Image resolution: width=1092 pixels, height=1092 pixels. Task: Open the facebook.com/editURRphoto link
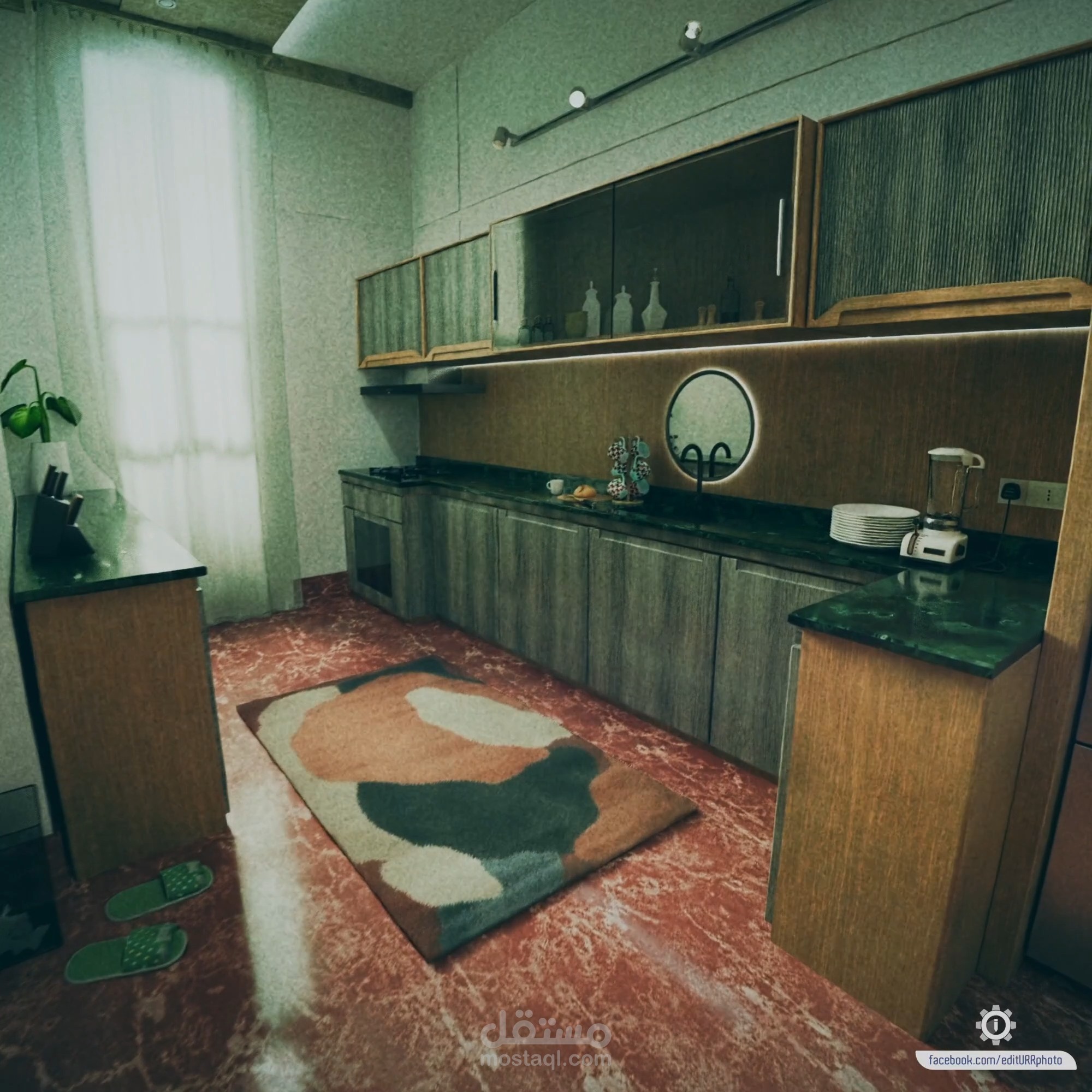[x=995, y=1060]
